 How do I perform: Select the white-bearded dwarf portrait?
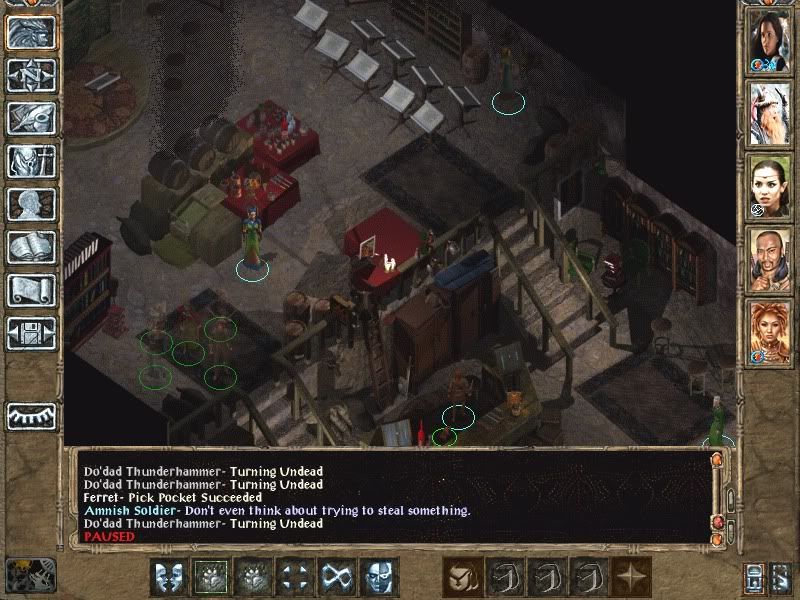[x=770, y=113]
